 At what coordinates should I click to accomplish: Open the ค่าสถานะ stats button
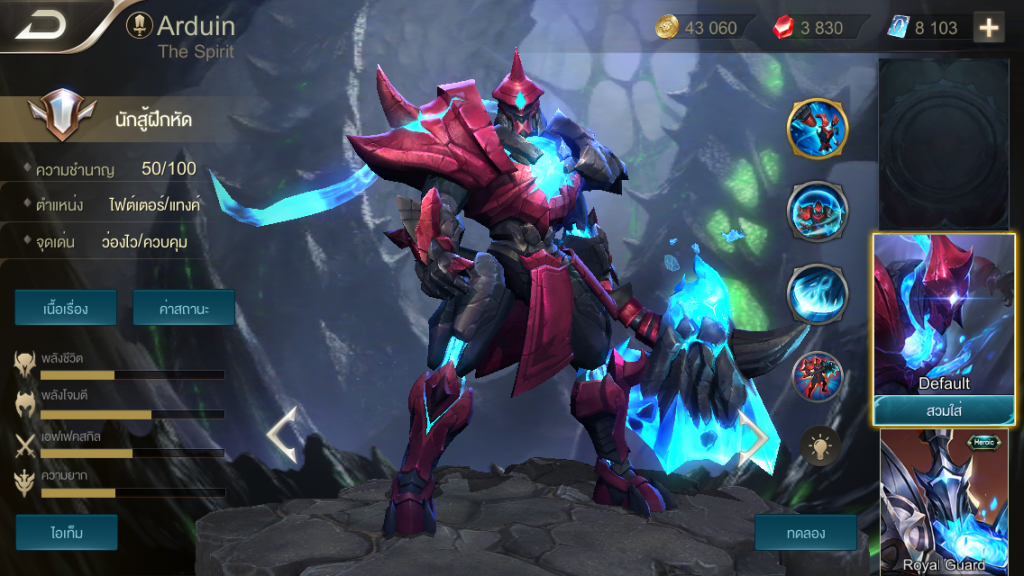coord(183,308)
